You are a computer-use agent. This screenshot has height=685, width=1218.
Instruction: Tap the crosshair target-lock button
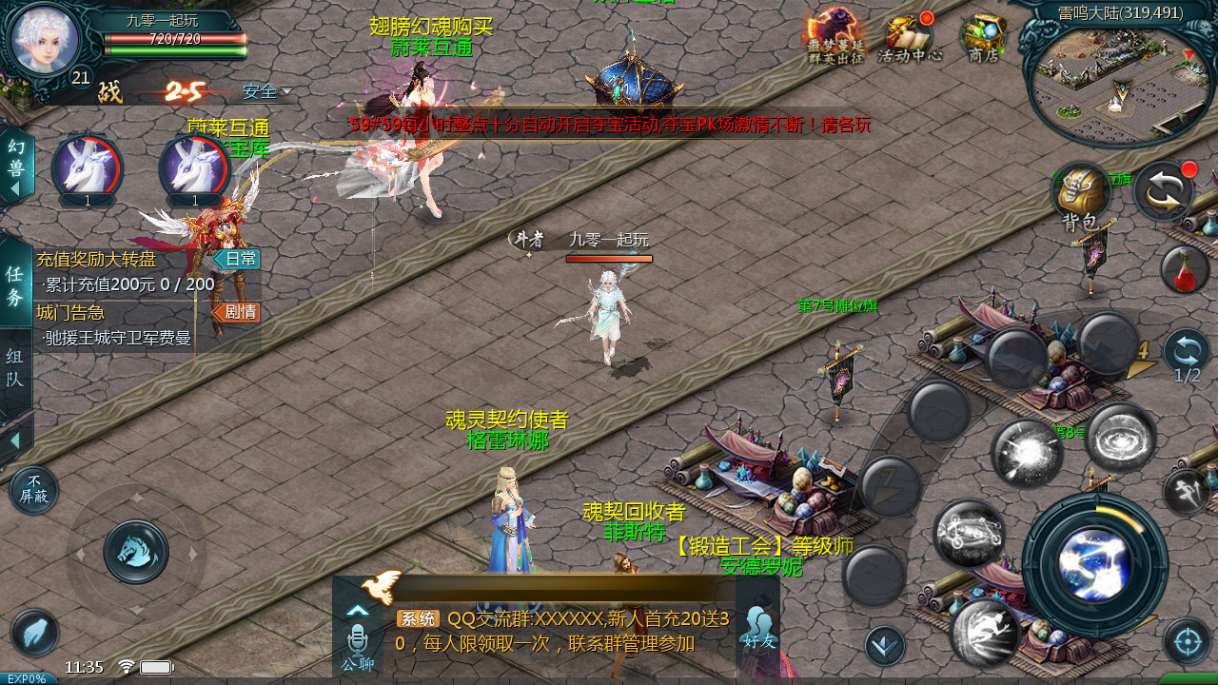tap(1187, 641)
